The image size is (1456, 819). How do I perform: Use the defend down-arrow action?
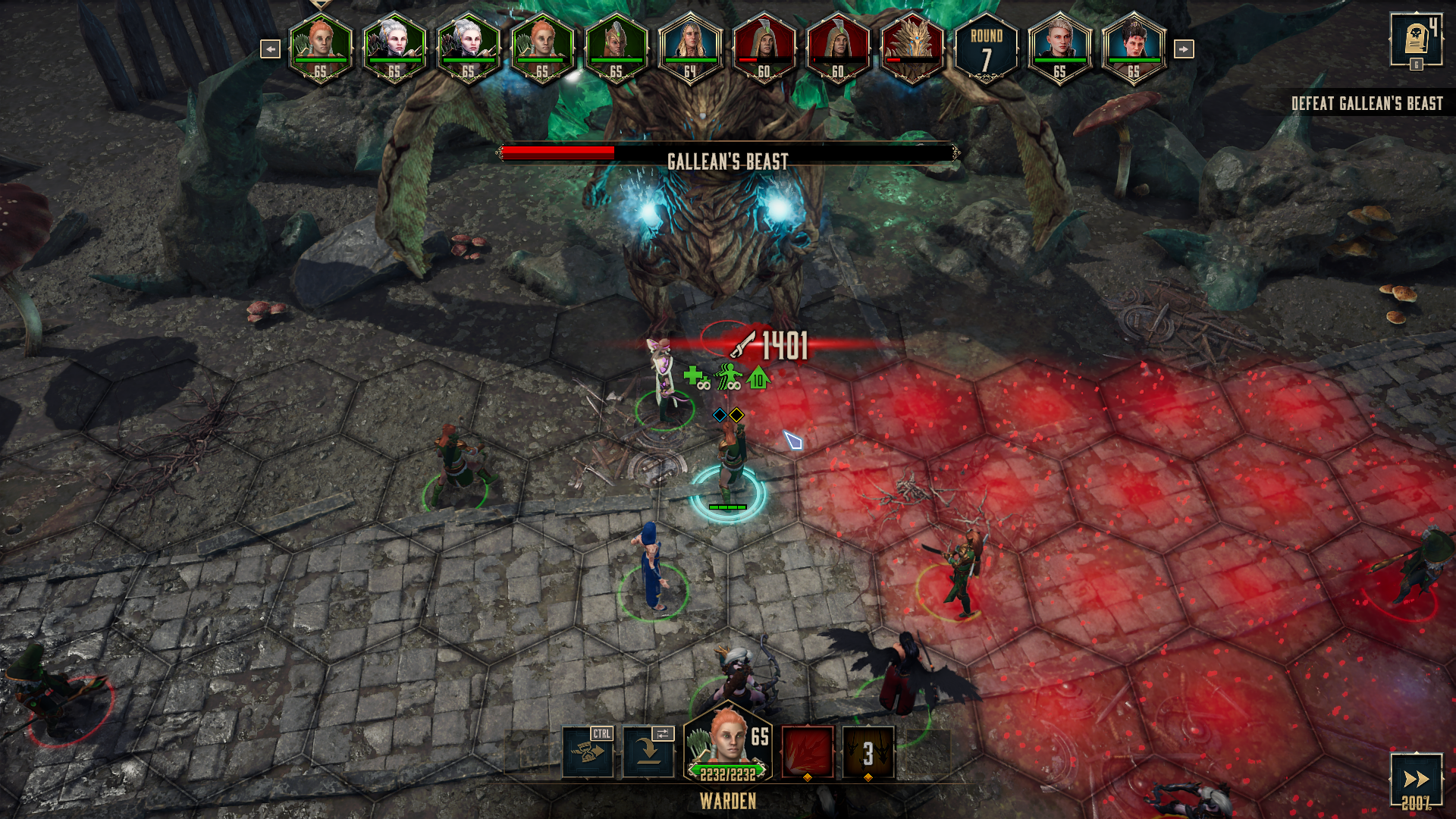648,752
